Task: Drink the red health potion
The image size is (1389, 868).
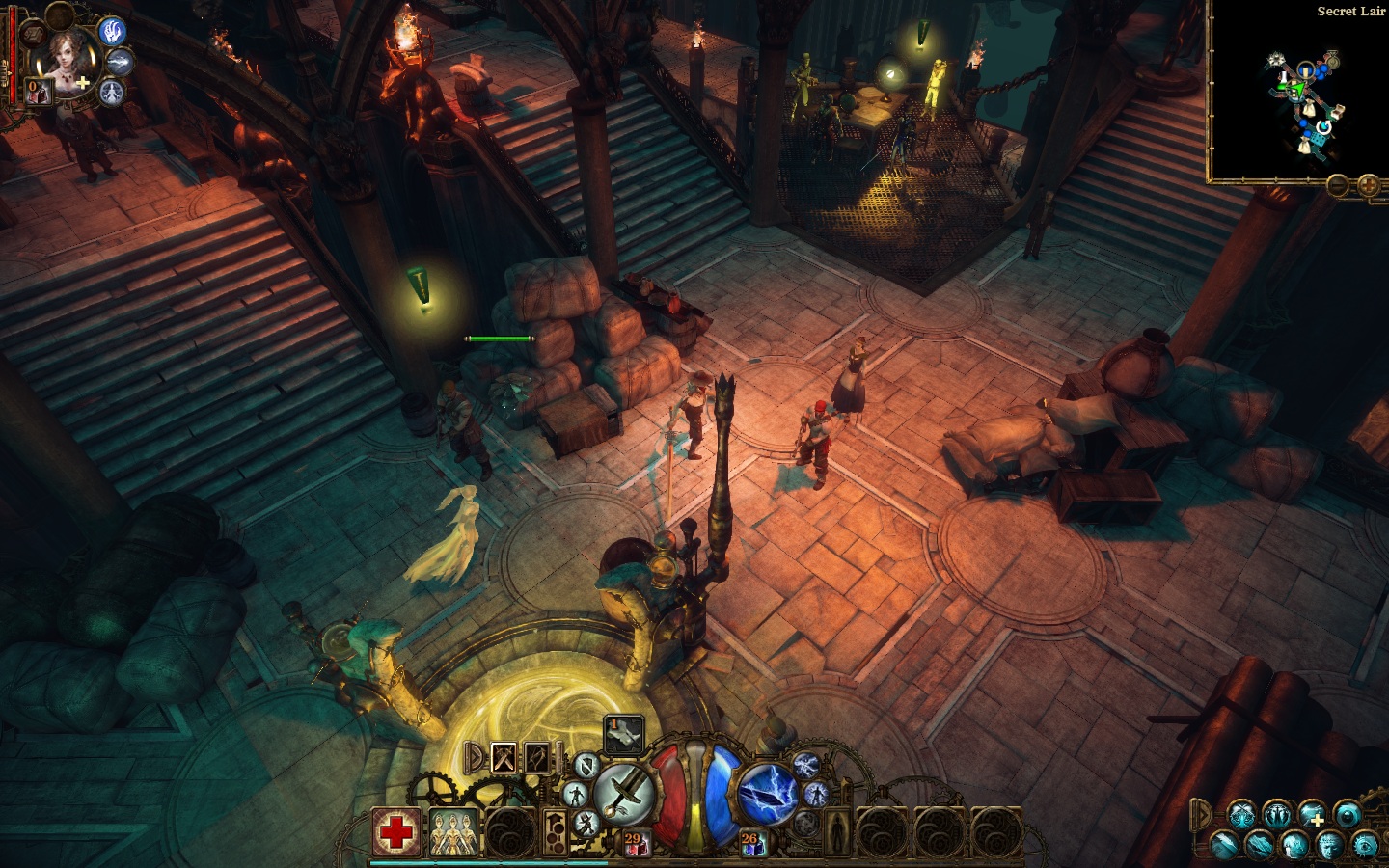Action: pos(635,845)
